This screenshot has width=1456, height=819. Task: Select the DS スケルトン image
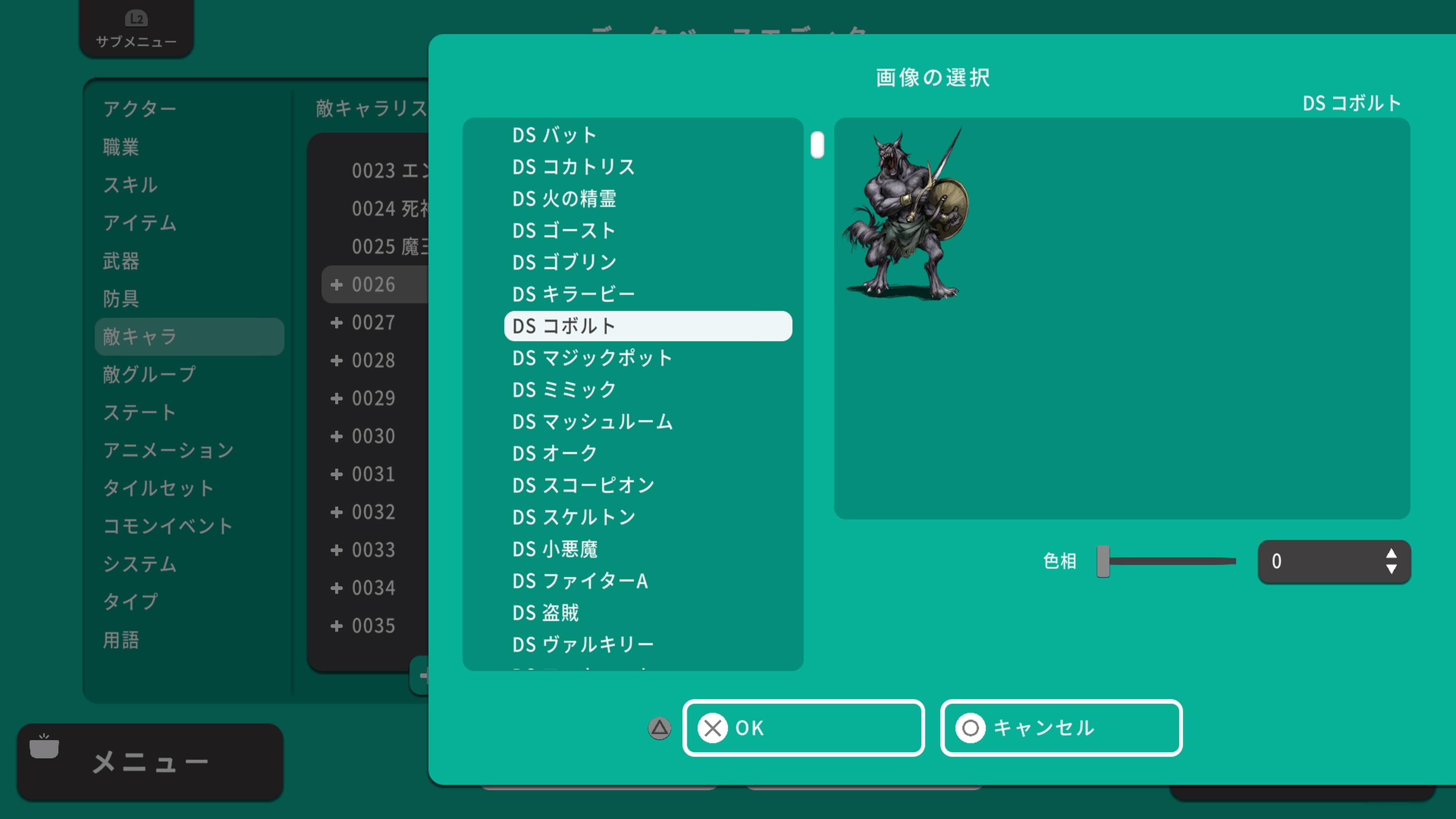[573, 517]
